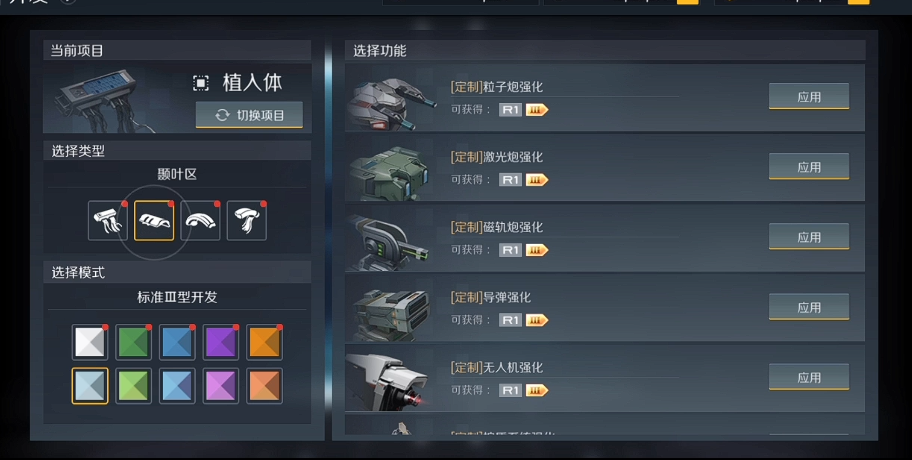Select the dark blue development mode tile
Viewport: 912px width, 460px height.
(177, 342)
